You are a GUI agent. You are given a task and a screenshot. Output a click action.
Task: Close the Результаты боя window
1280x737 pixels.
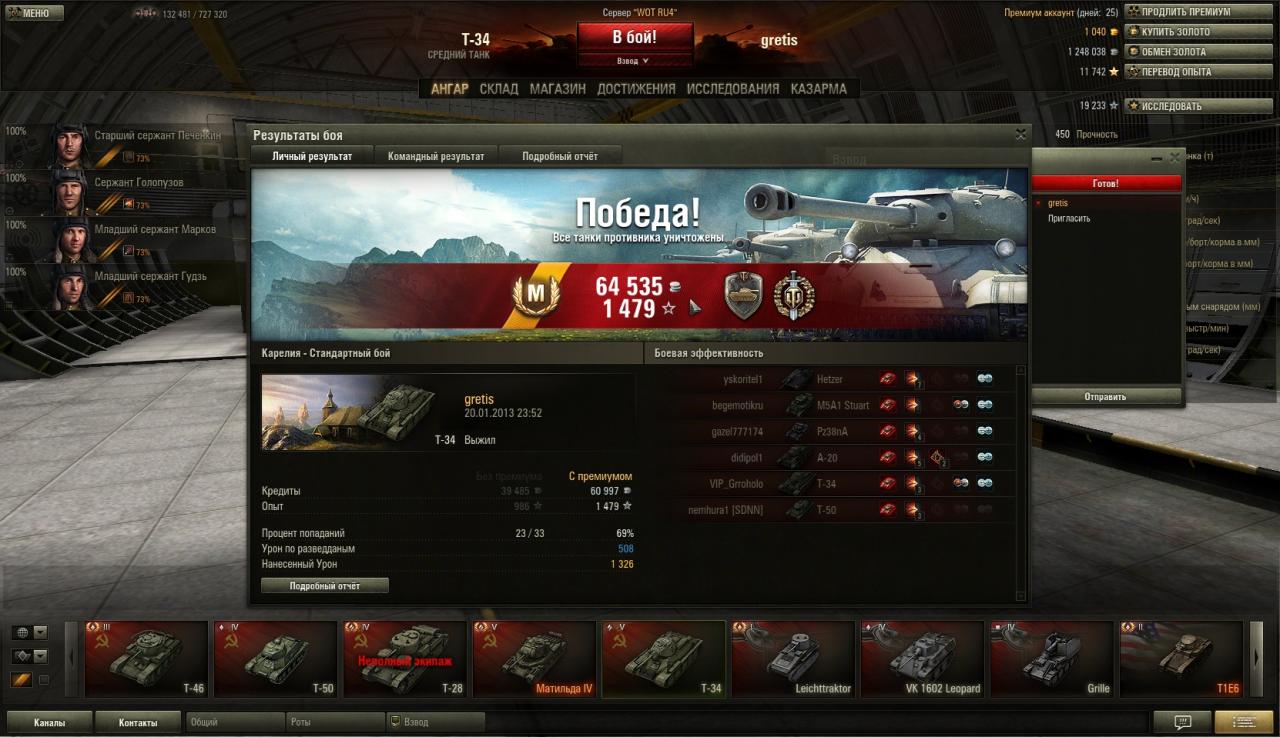coord(1020,134)
